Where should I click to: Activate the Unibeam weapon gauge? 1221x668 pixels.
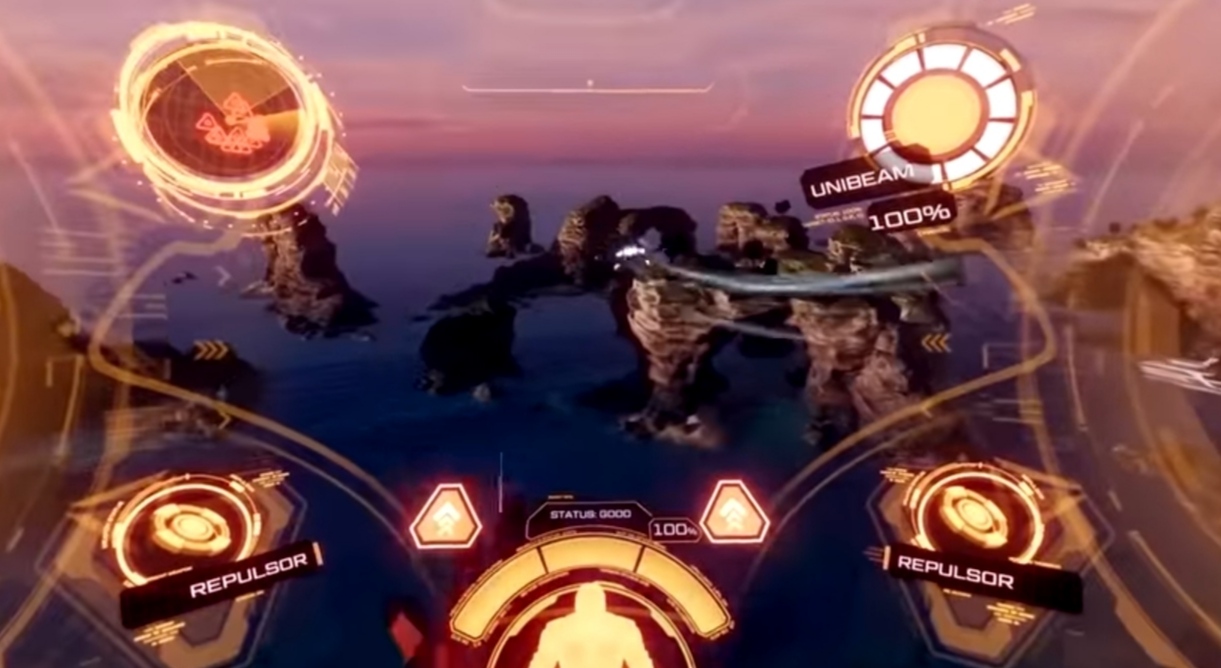pyautogui.click(x=940, y=108)
